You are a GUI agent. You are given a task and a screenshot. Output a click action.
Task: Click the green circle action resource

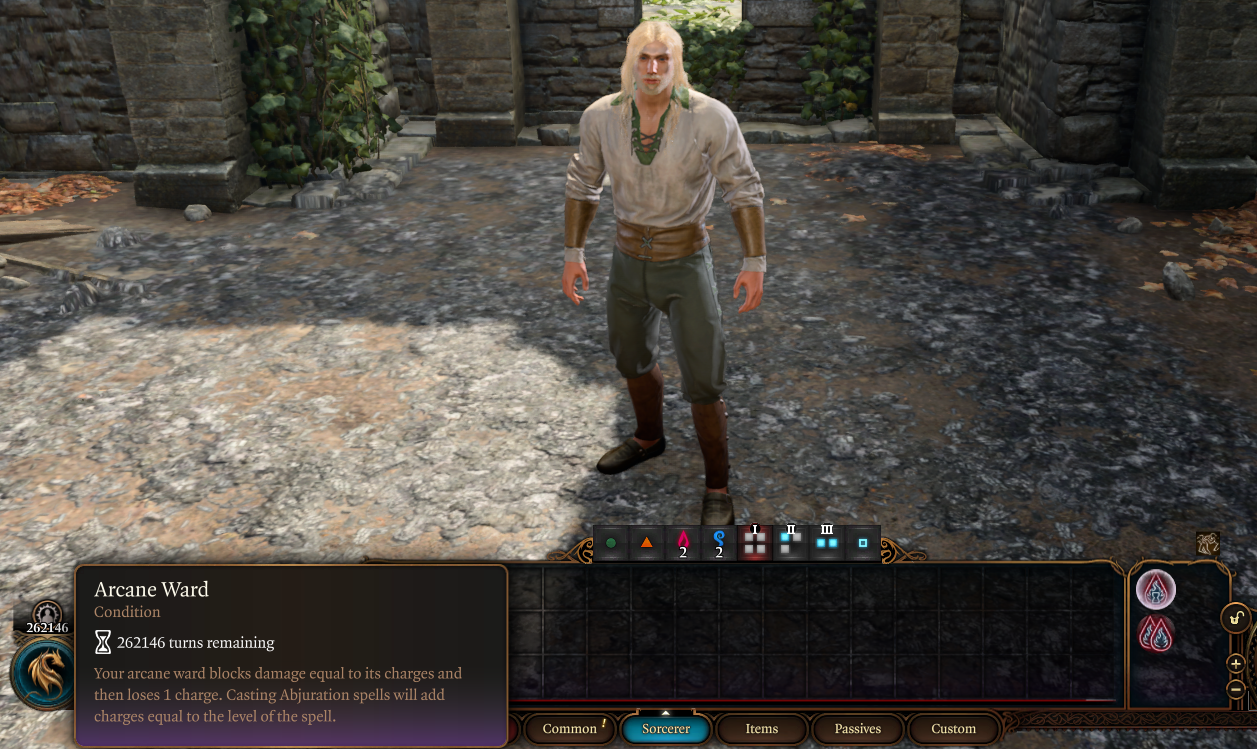click(611, 543)
